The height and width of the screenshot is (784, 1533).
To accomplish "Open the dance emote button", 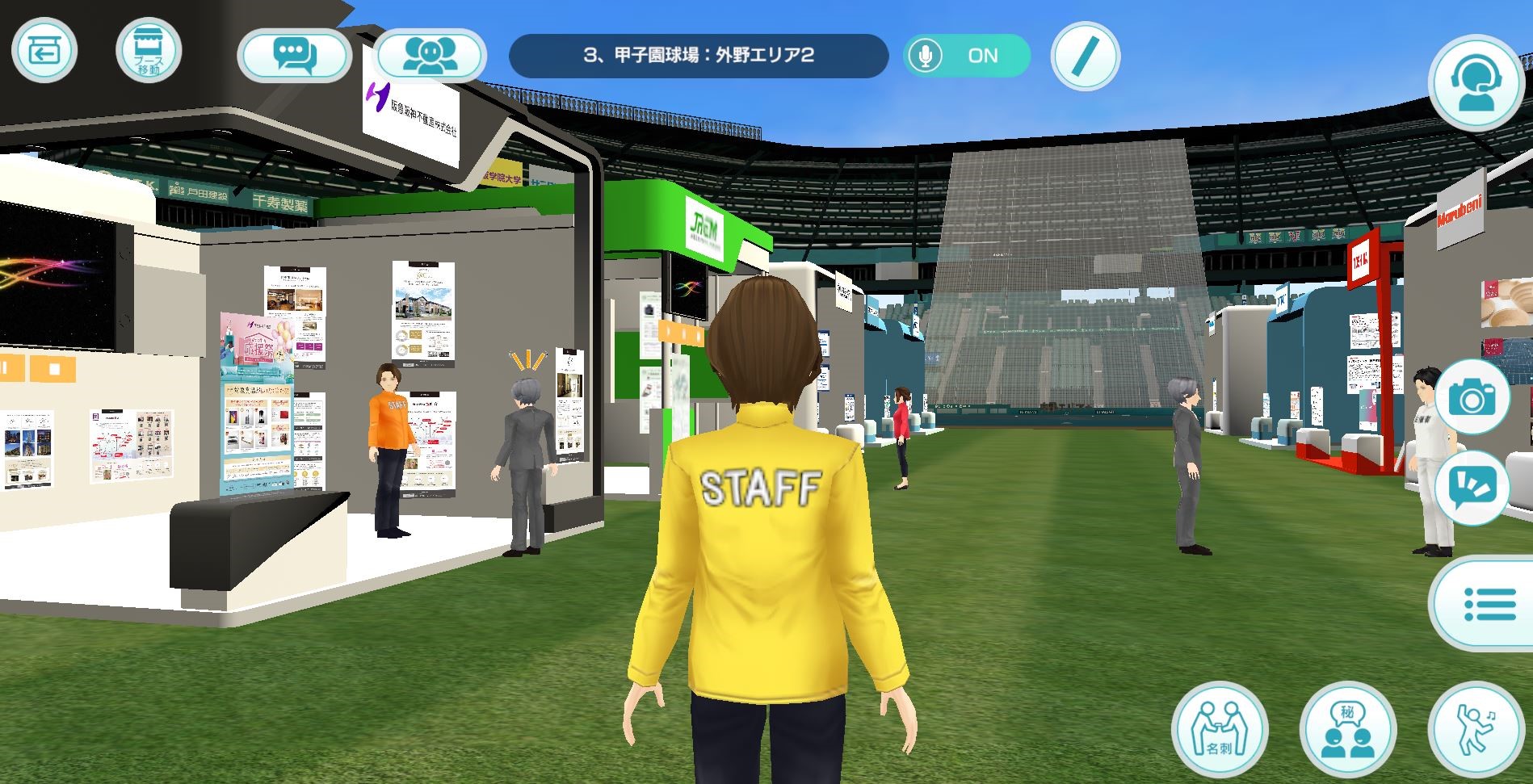I will click(1475, 729).
